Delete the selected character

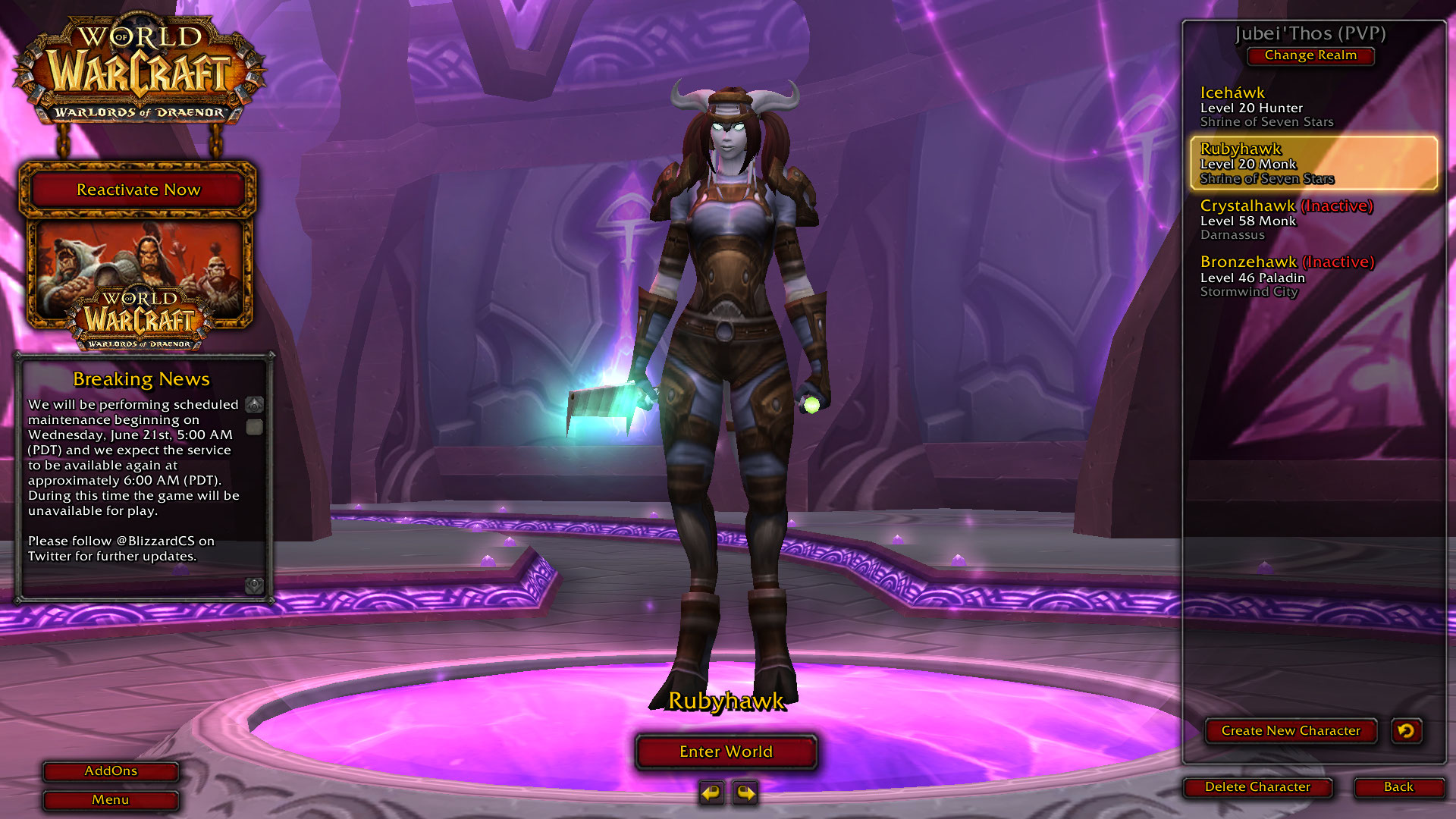[x=1257, y=787]
